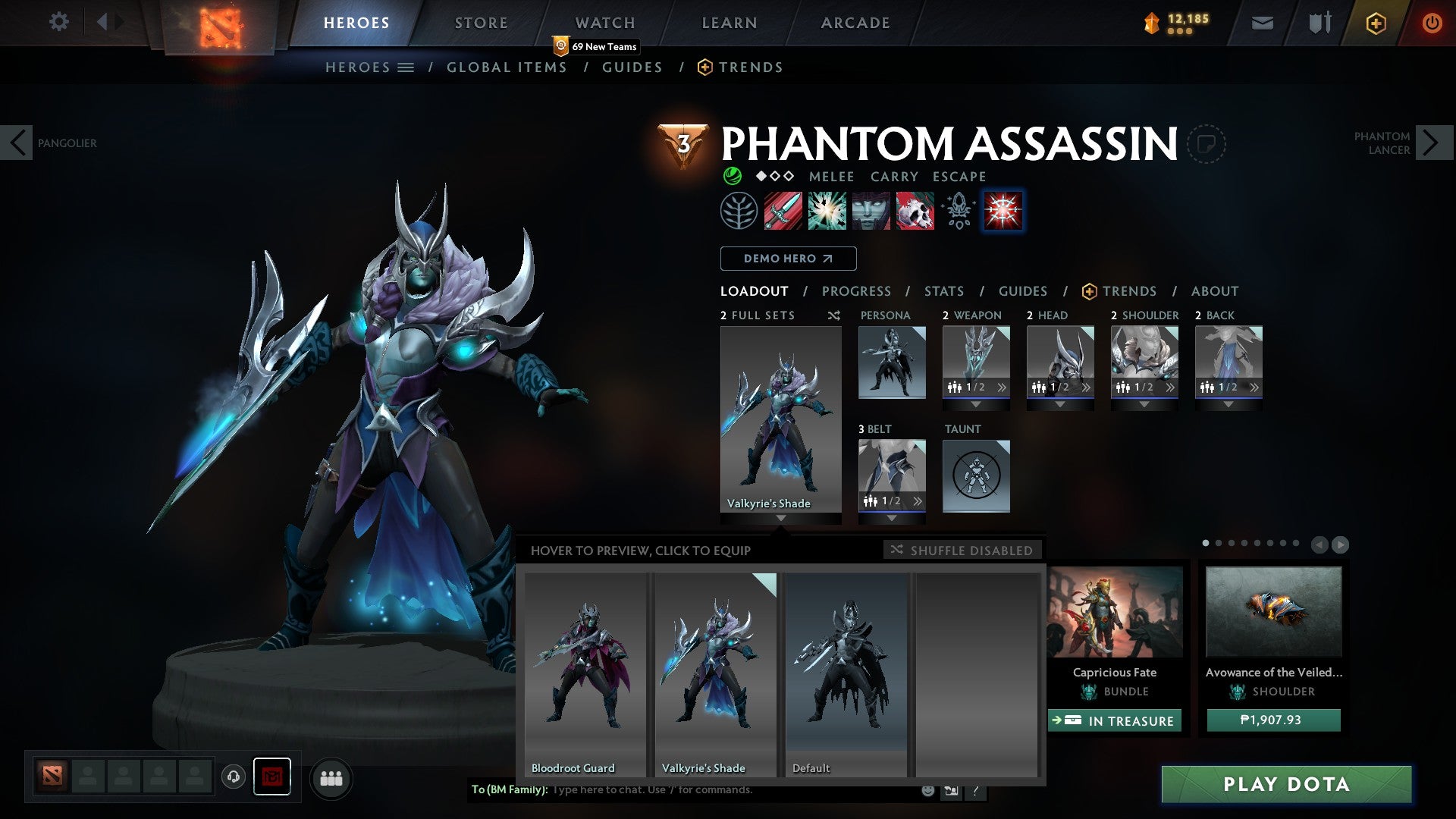
Task: Toggle the Shuffle Disabled setting
Action: [x=962, y=550]
